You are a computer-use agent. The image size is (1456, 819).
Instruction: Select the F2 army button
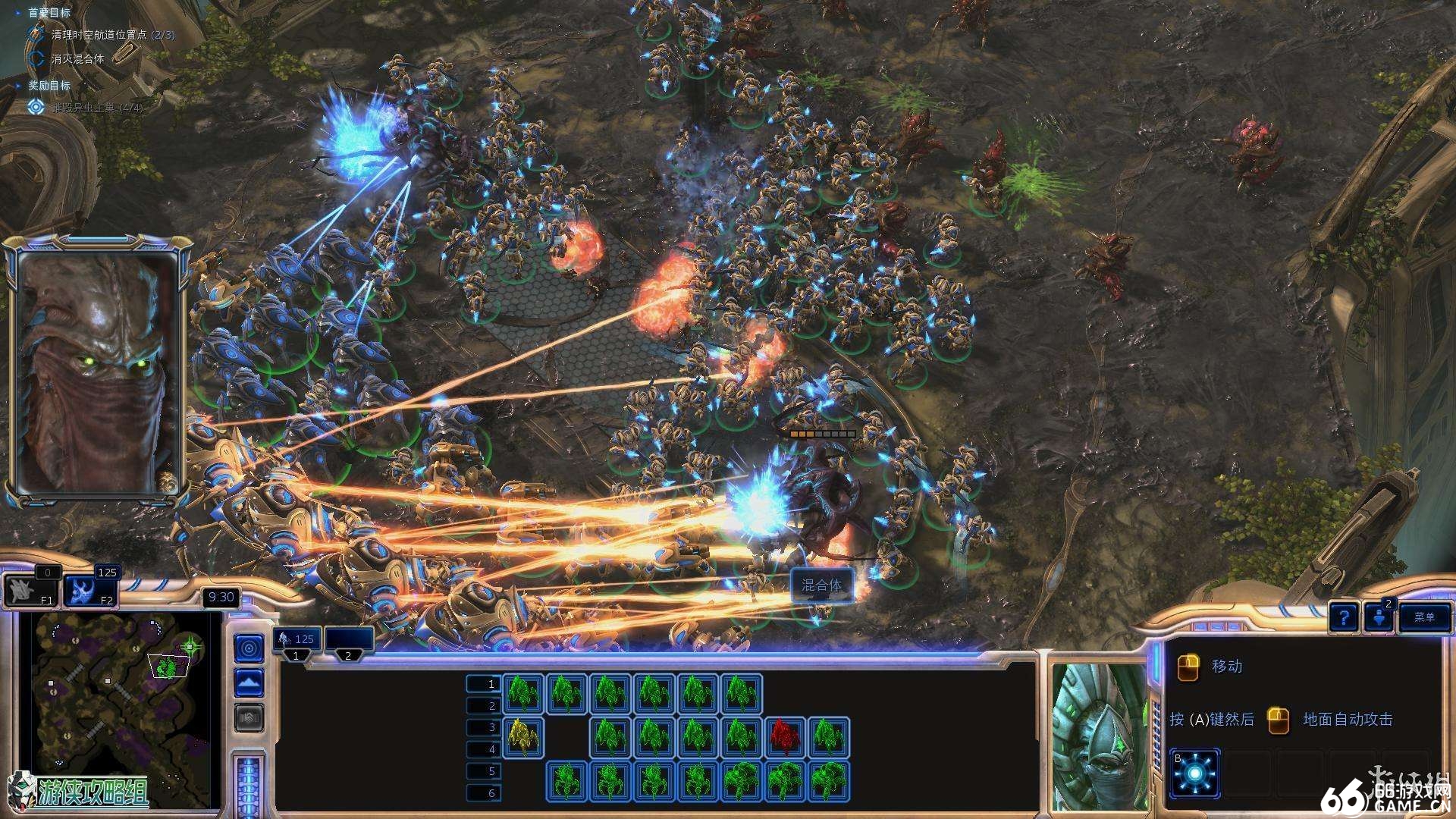point(89,591)
